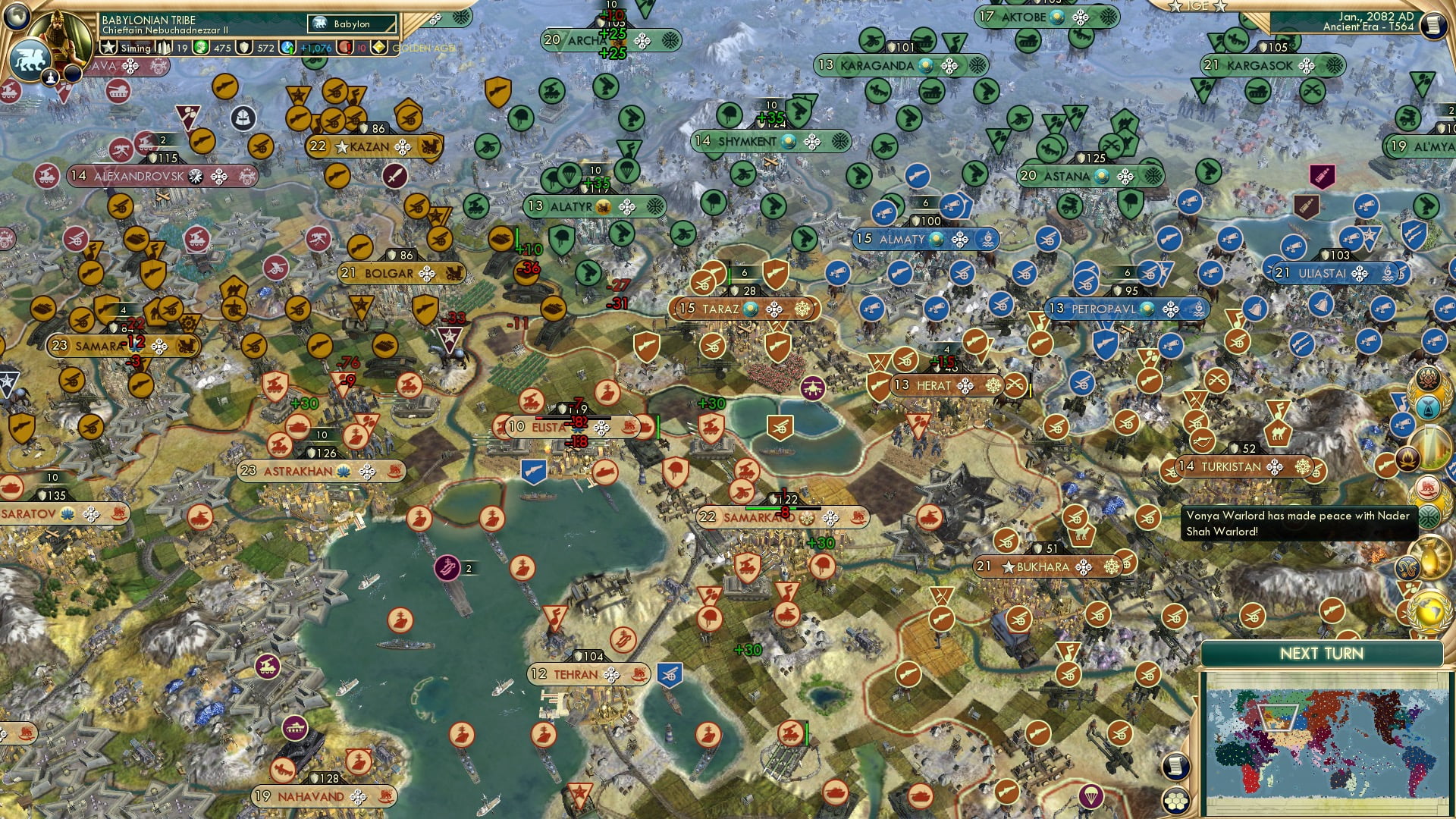Open the Babylon dropdown in the top bar
Screen dimensions: 1456x819
click(353, 24)
